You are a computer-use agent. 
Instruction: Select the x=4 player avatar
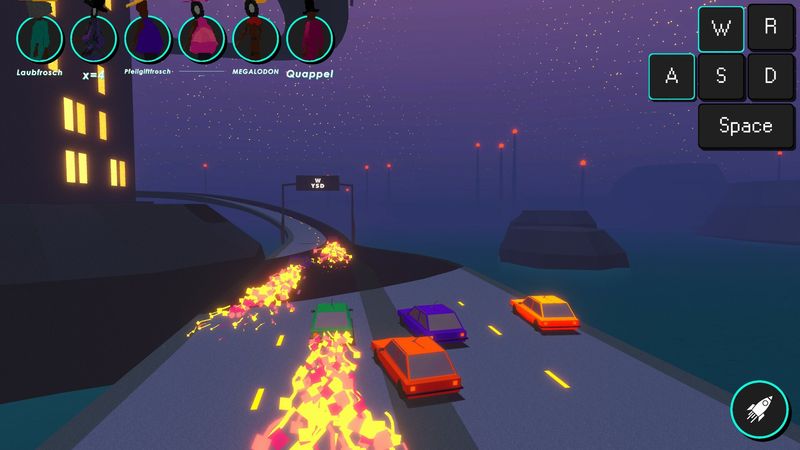tap(94, 38)
